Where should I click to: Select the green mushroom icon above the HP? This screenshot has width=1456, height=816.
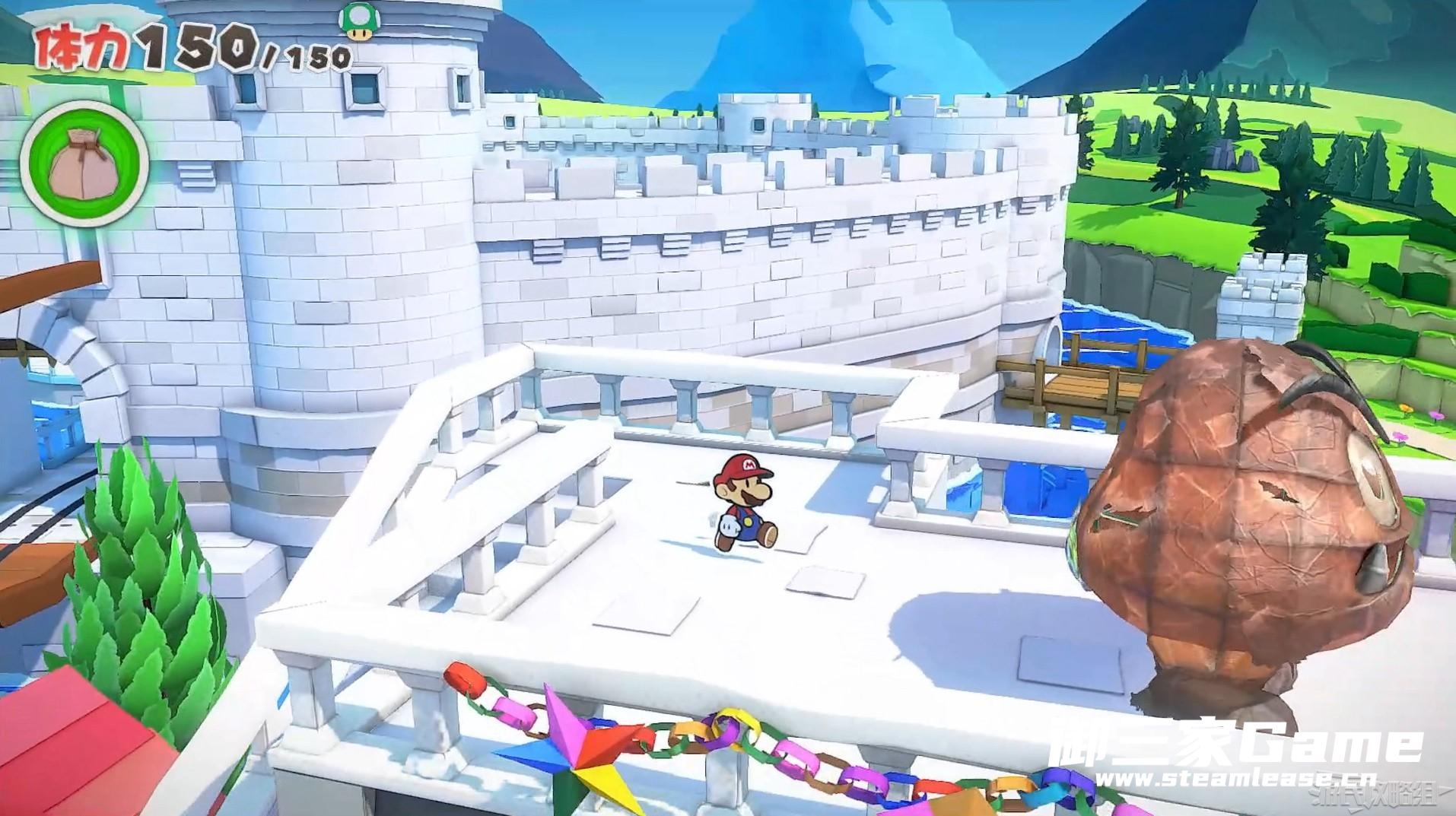click(354, 21)
